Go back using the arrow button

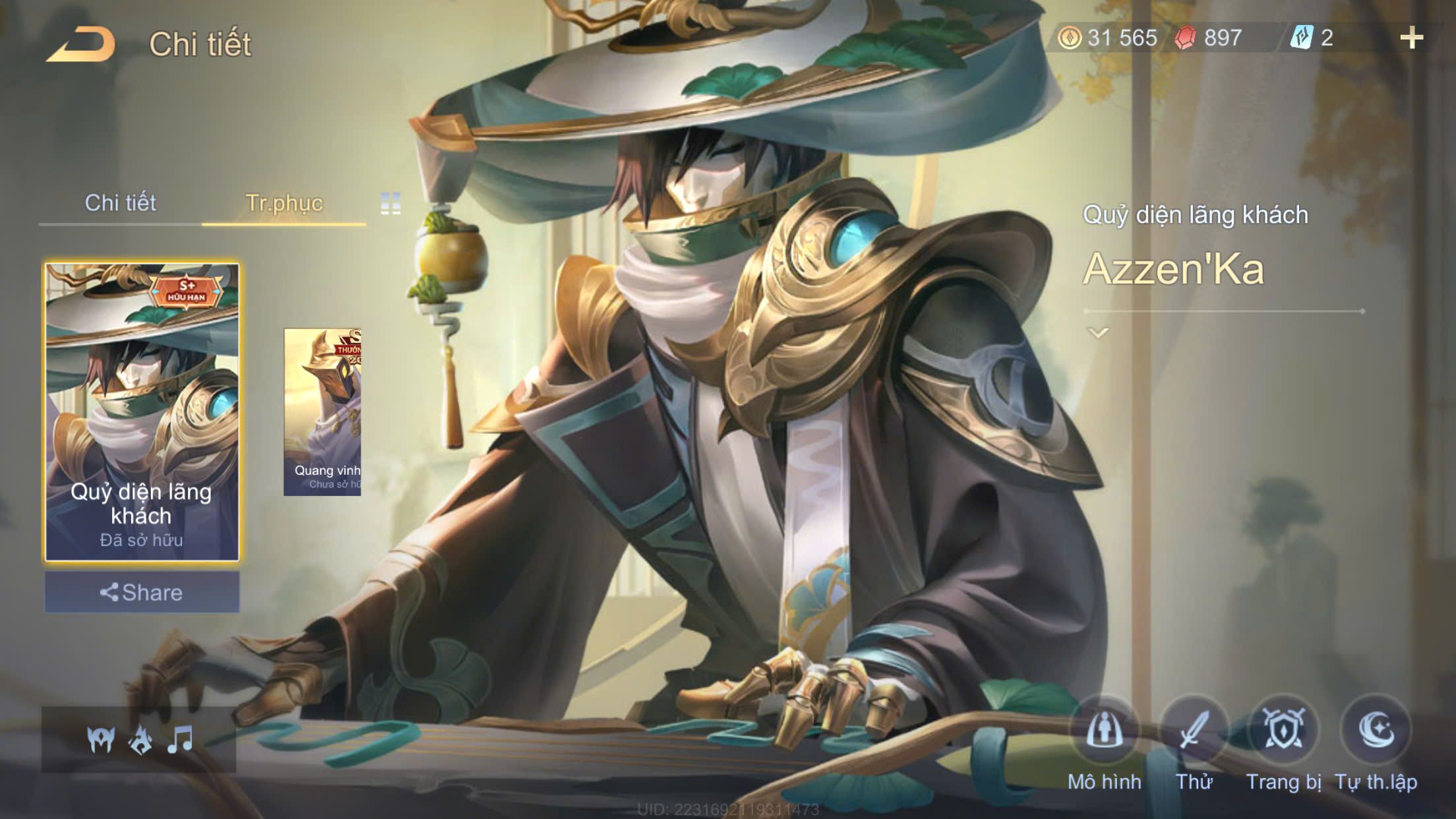point(80,44)
